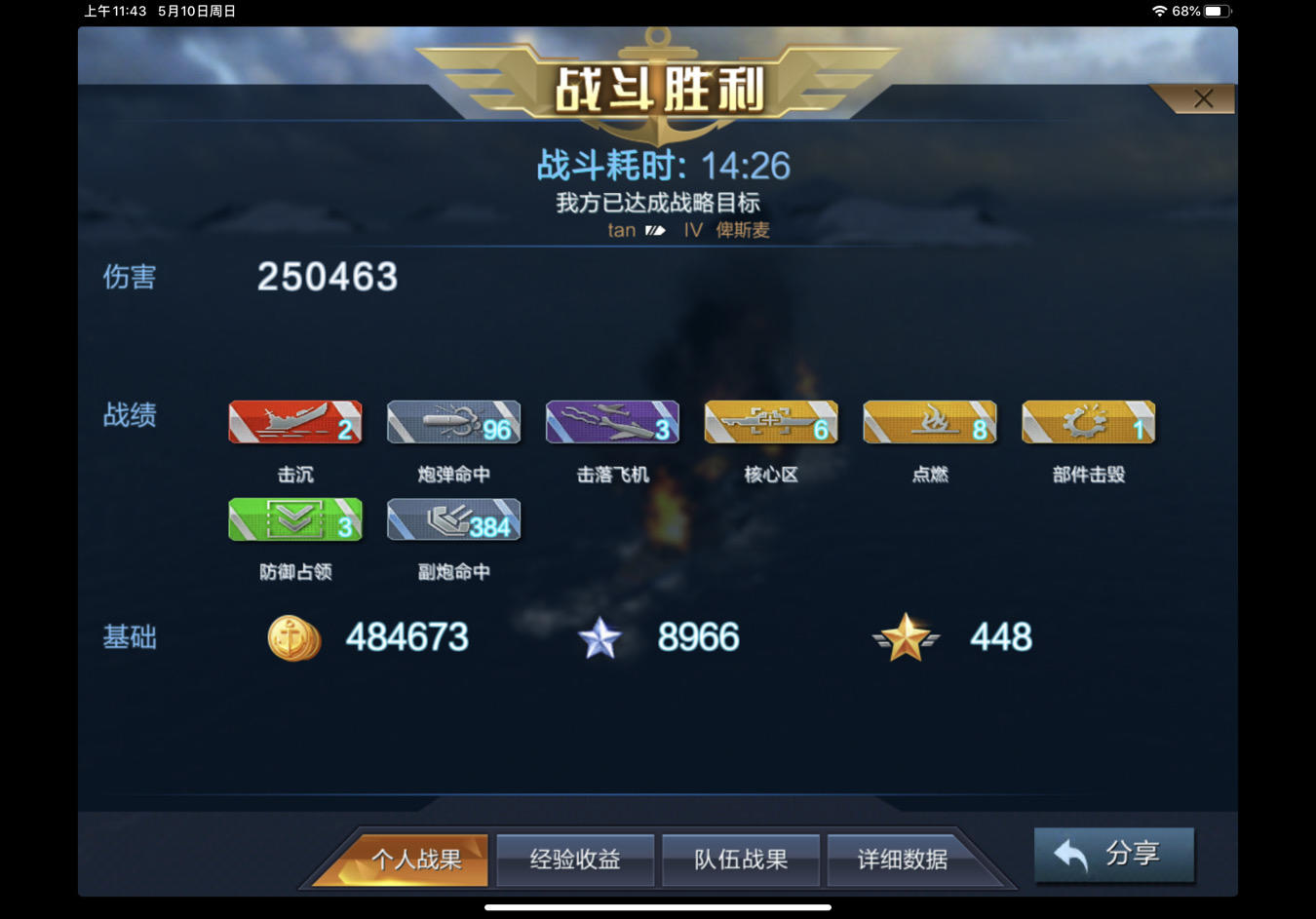Viewport: 1316px width, 919px height.
Task: Open the 副炮命中 secondary hits badge showing 384
Action: [453, 518]
